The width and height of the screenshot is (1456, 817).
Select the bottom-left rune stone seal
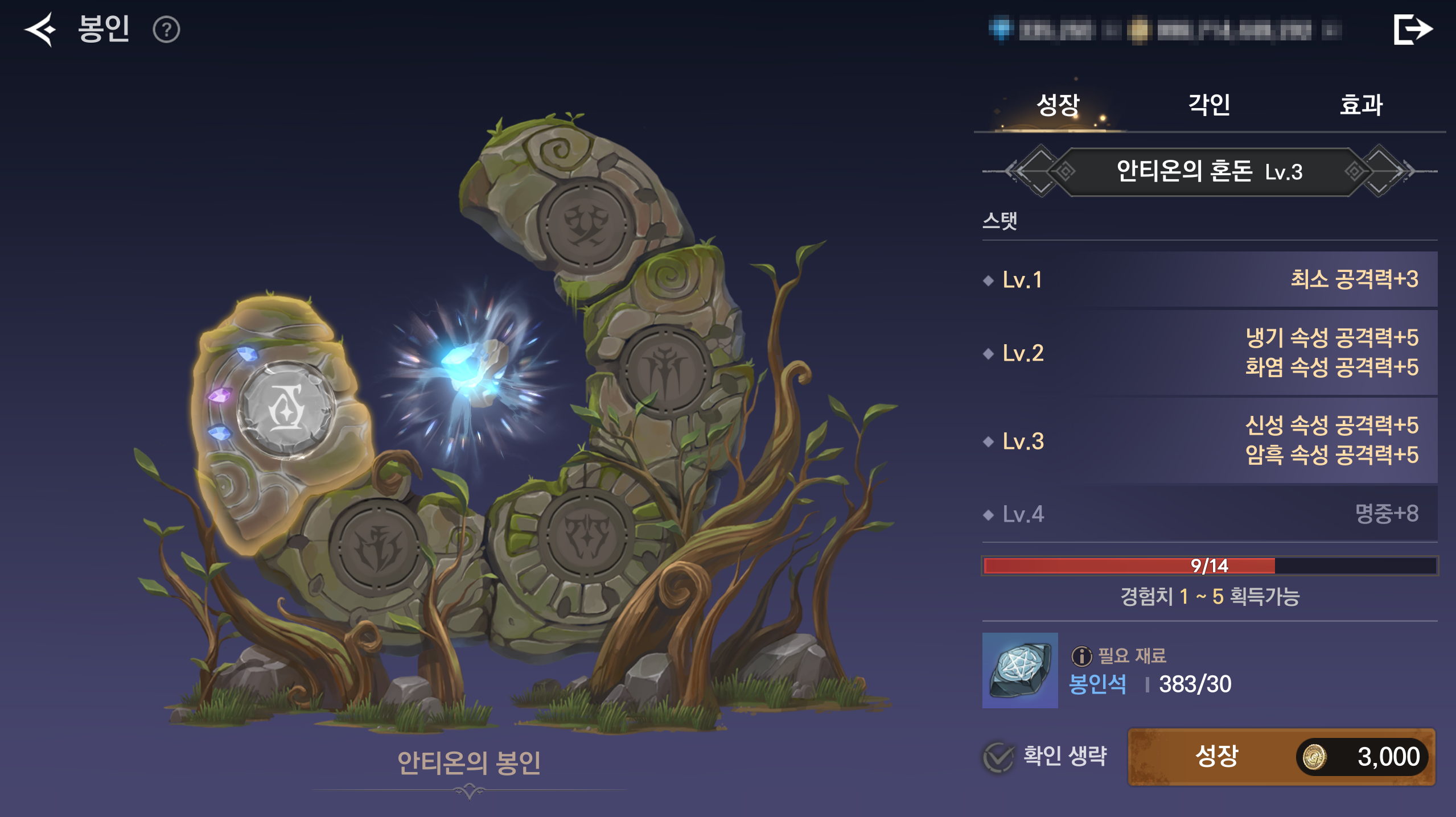pos(377,547)
